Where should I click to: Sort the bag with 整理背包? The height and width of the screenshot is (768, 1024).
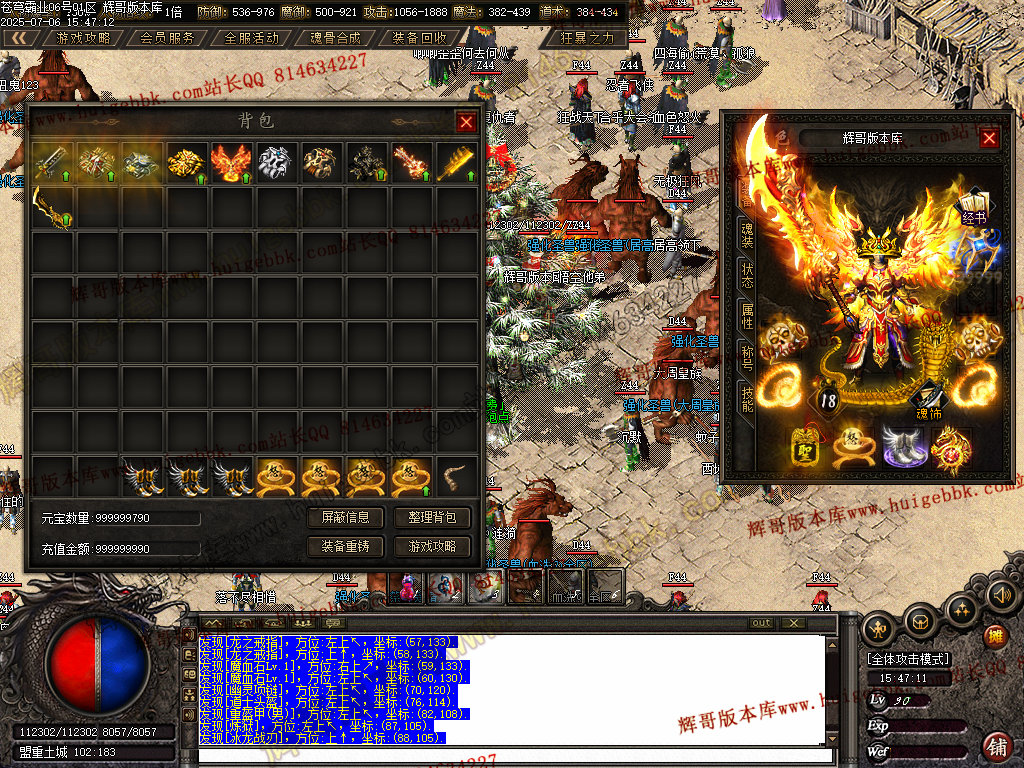tap(432, 517)
